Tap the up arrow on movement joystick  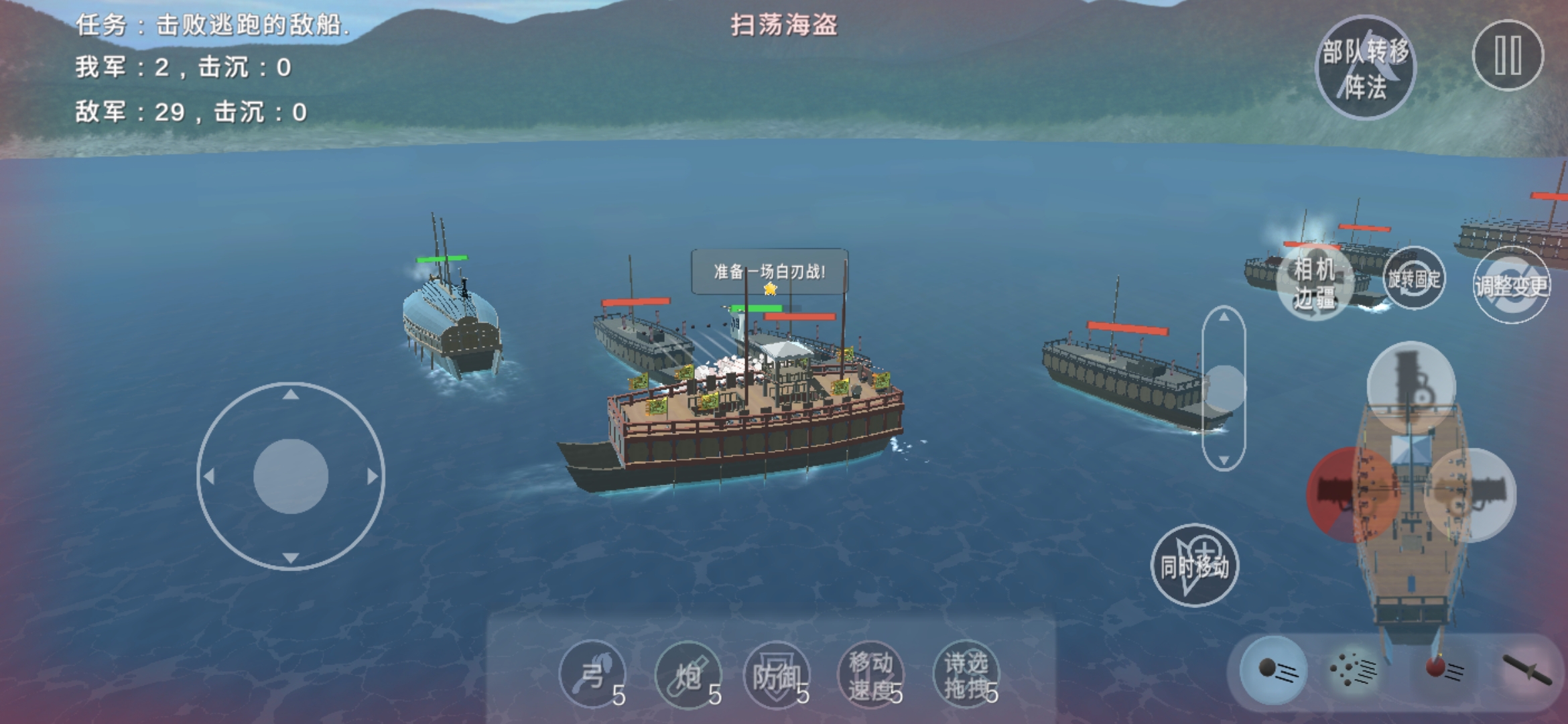(x=290, y=396)
